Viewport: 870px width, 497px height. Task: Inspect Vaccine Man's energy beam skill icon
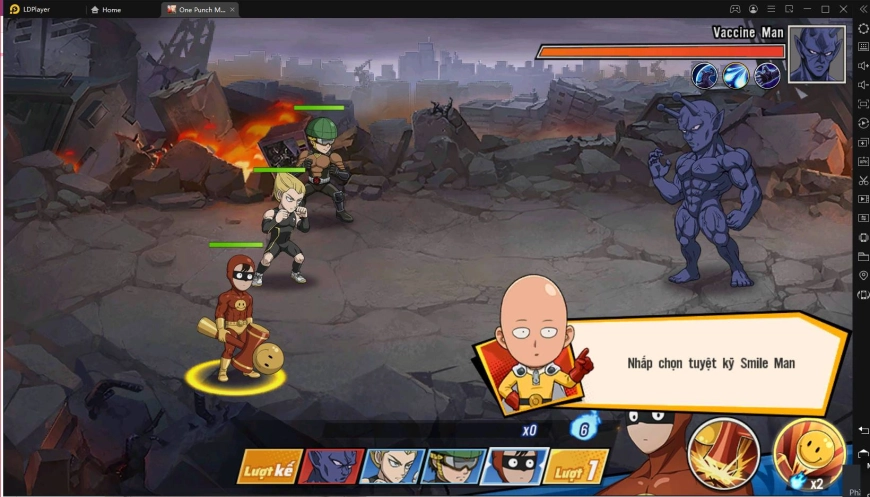click(x=736, y=75)
